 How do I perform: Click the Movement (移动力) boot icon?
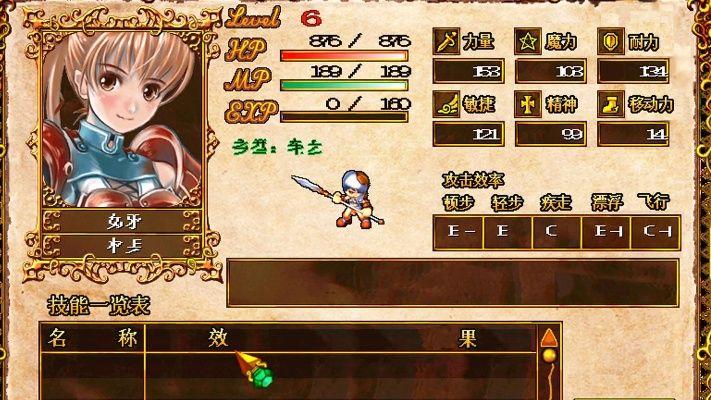609,104
